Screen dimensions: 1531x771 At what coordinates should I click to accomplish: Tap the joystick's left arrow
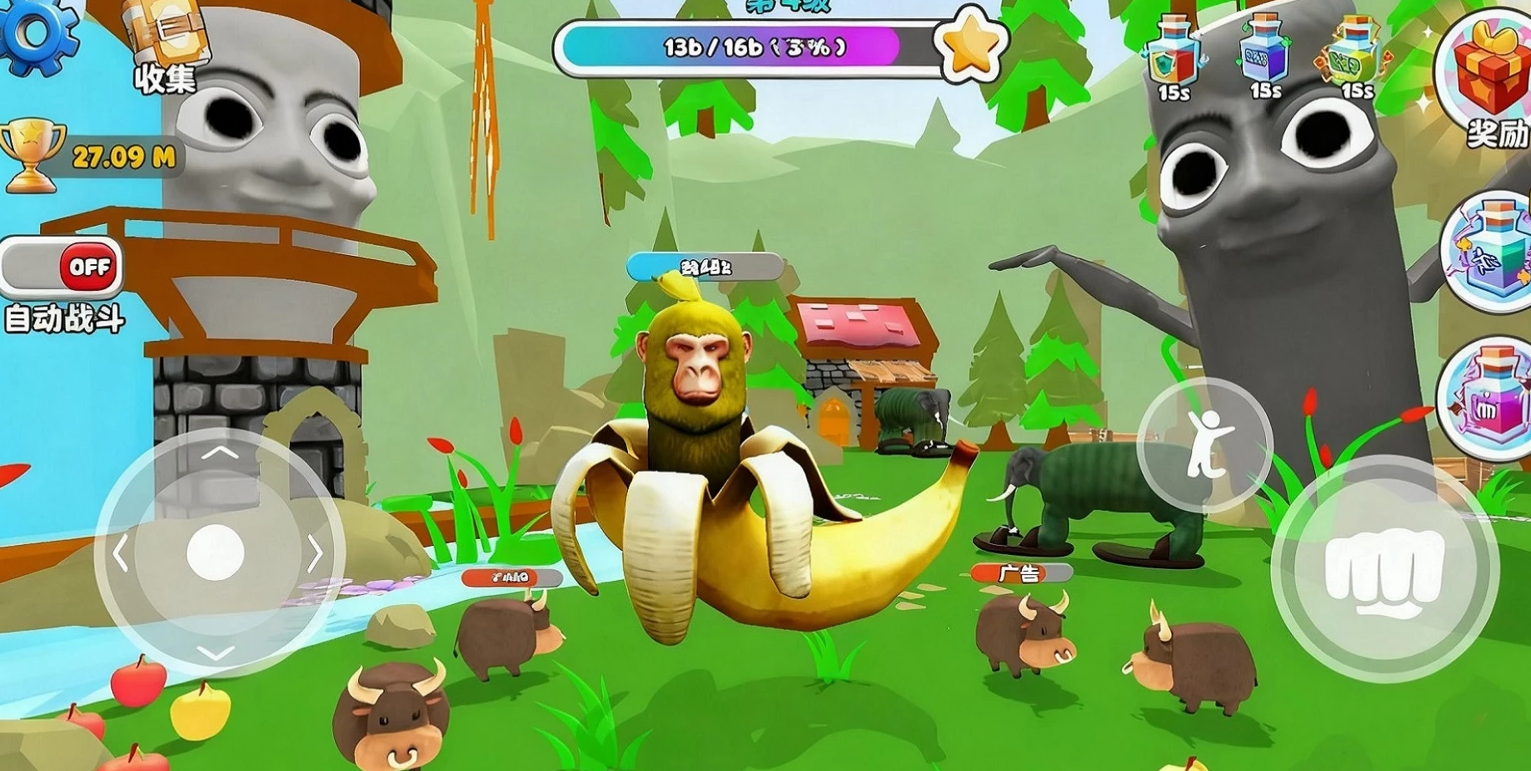(x=121, y=553)
